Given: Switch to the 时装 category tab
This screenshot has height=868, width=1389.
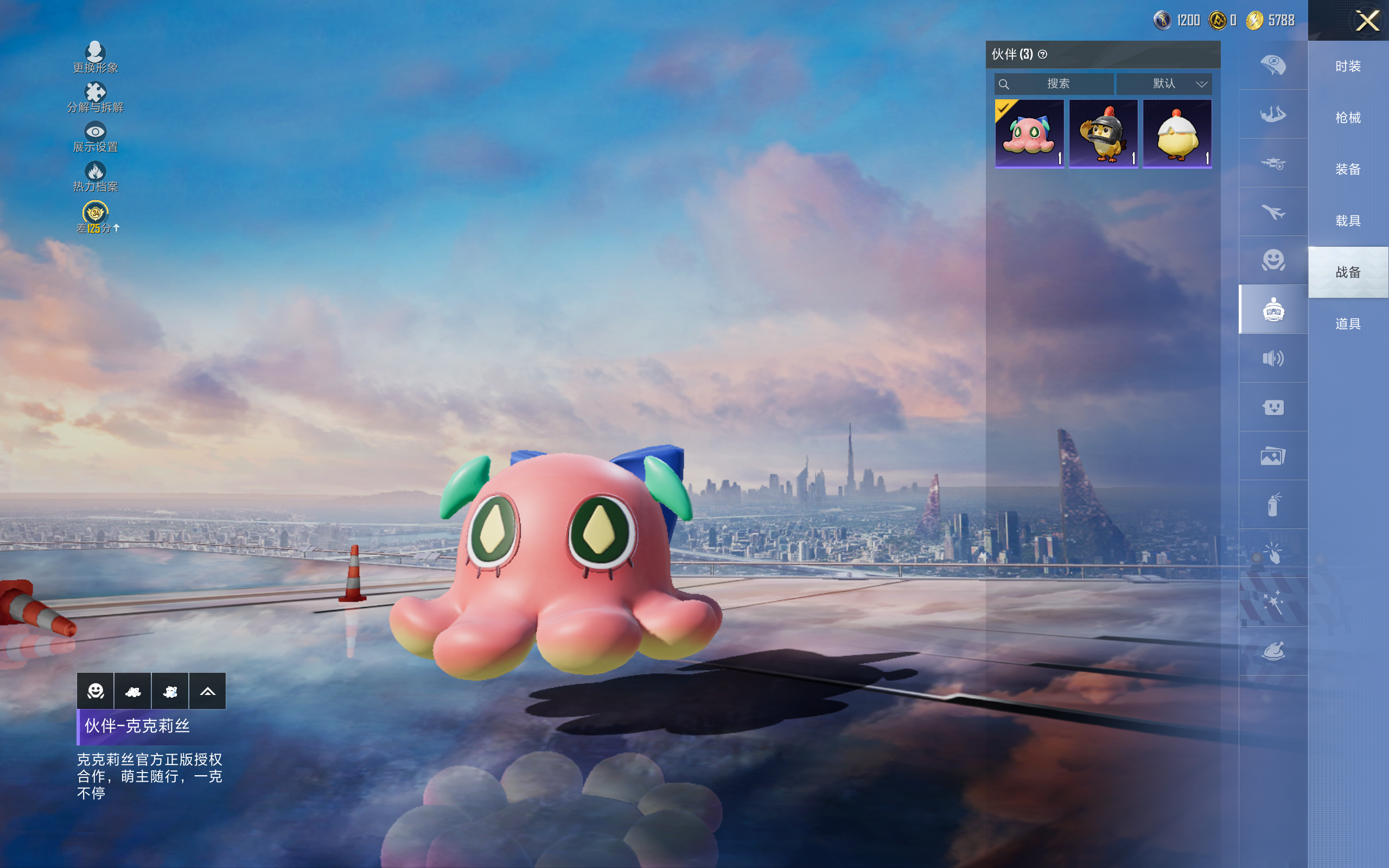Looking at the screenshot, I should tap(1348, 67).
